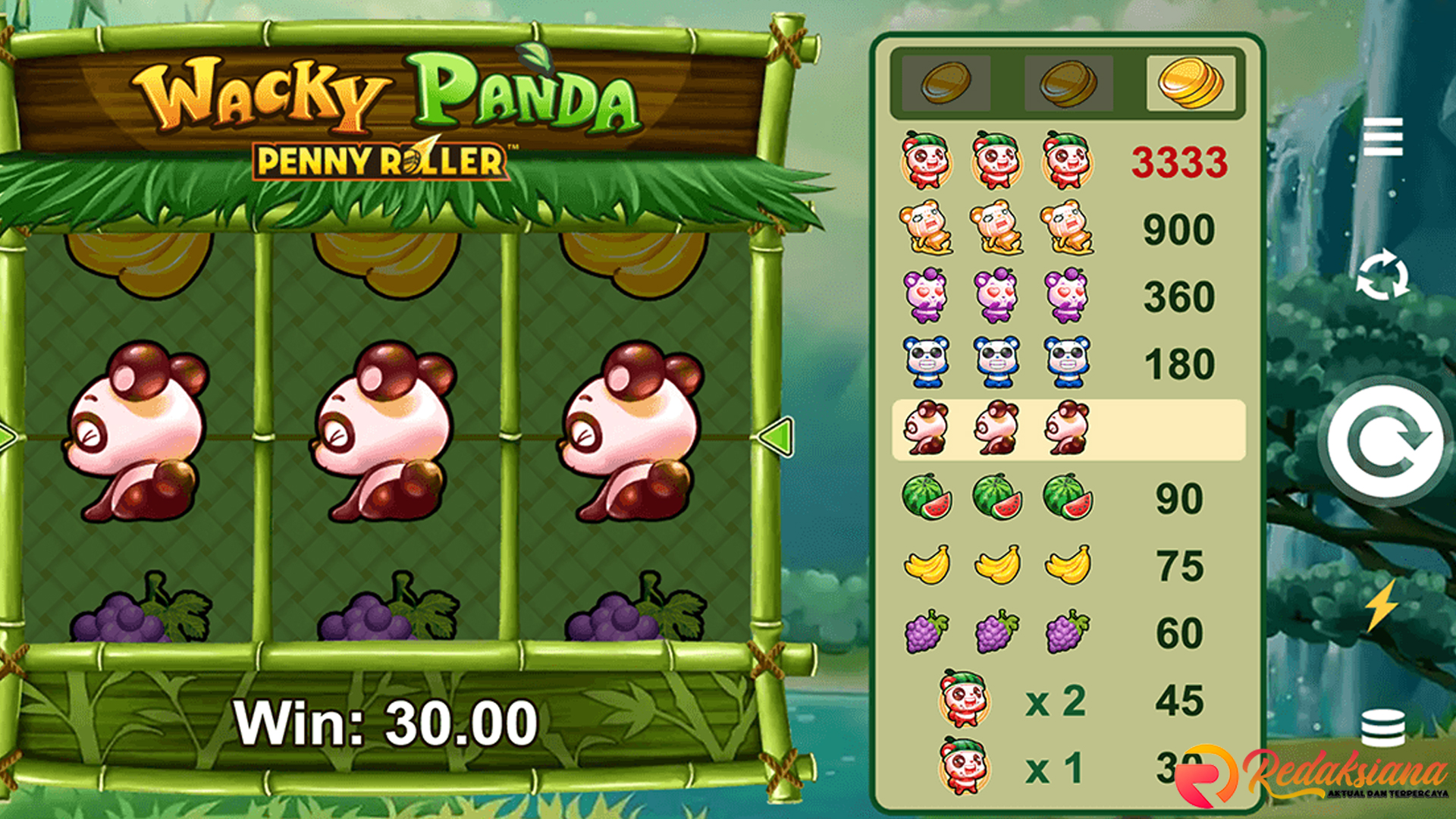The width and height of the screenshot is (1456, 819).
Task: Open the hamburger menu
Action: (1382, 137)
